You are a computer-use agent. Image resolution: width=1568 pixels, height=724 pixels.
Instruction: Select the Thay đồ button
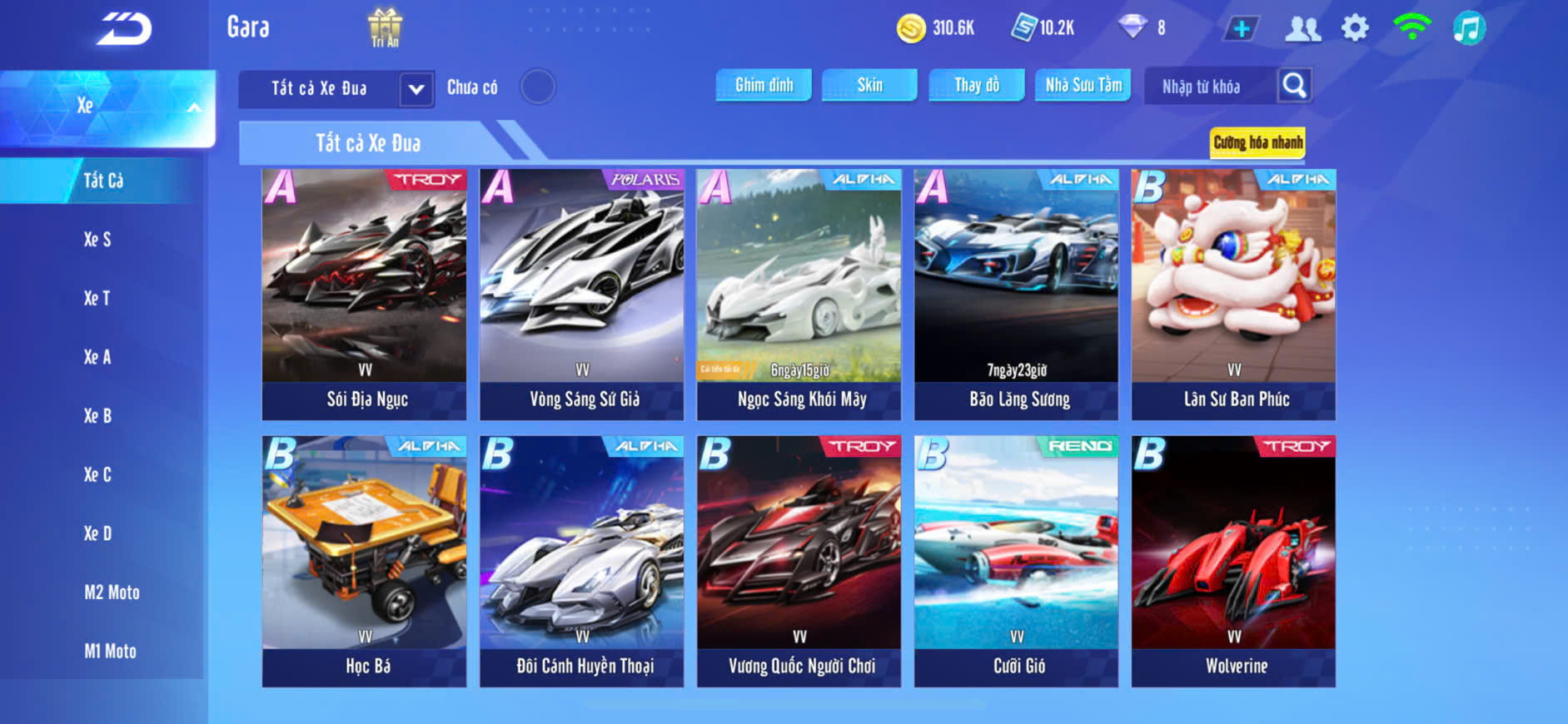[x=976, y=85]
